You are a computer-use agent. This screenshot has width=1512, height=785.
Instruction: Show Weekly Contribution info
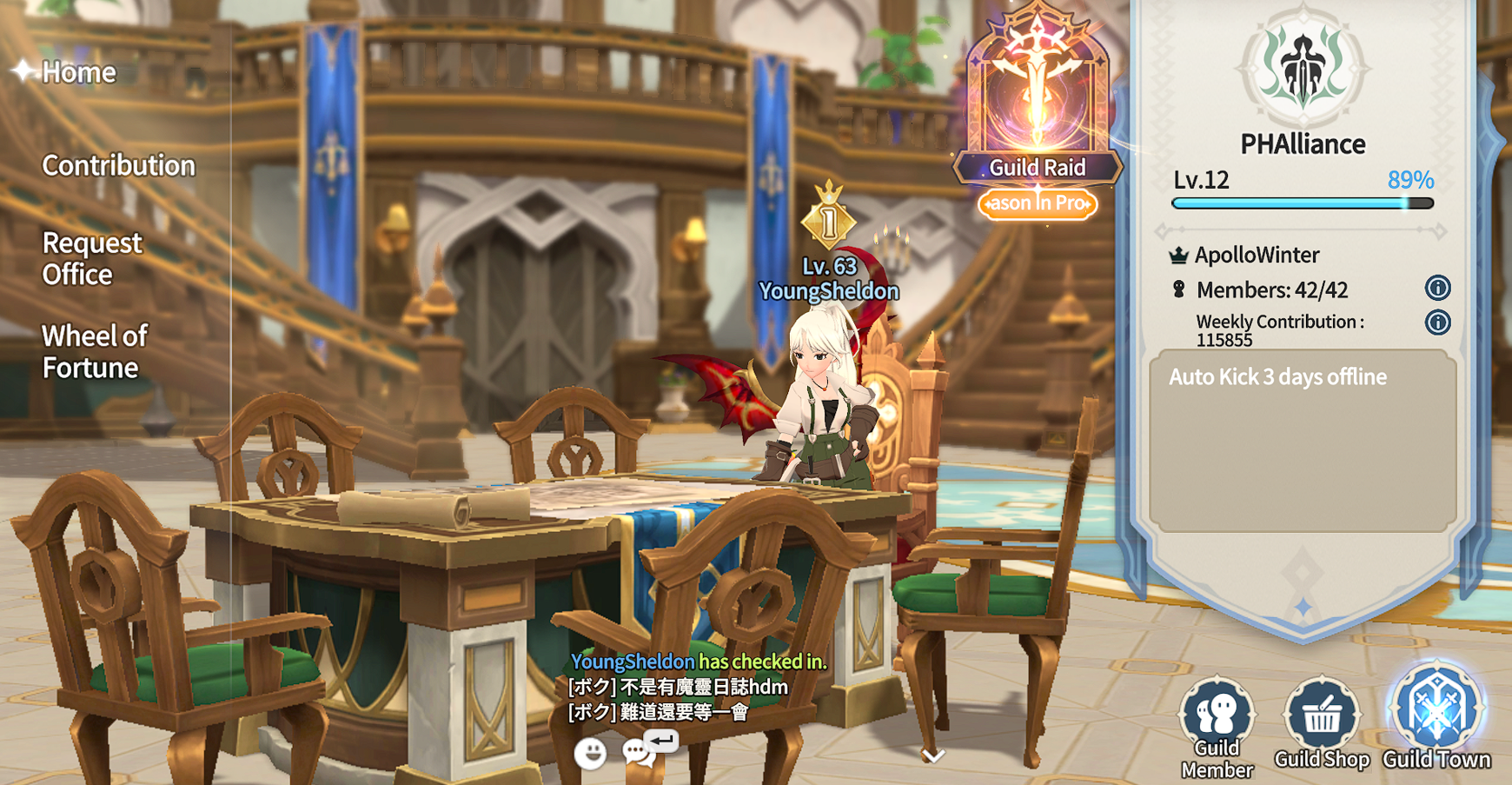pyautogui.click(x=1437, y=323)
